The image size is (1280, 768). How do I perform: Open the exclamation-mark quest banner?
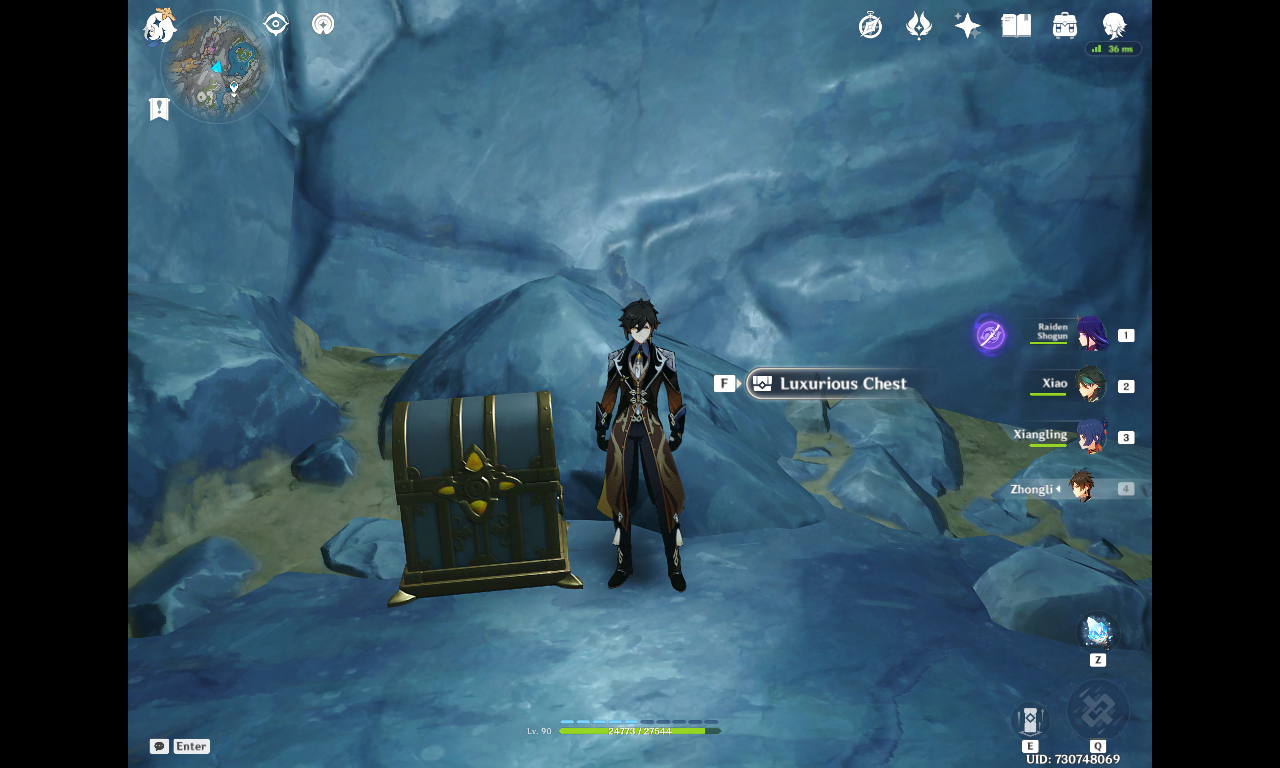click(x=158, y=108)
